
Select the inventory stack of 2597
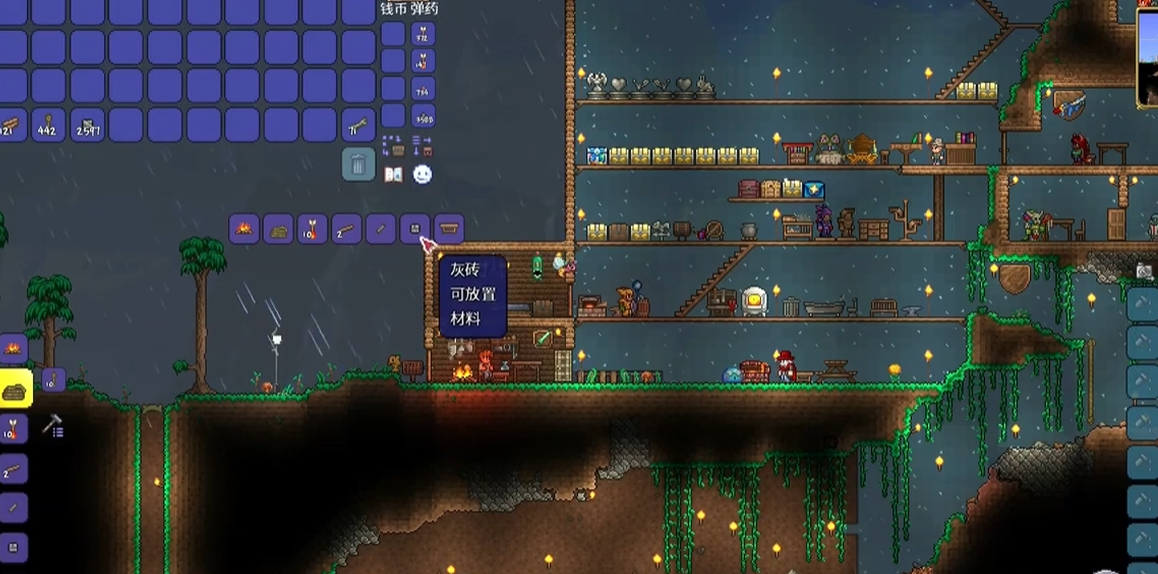point(87,125)
